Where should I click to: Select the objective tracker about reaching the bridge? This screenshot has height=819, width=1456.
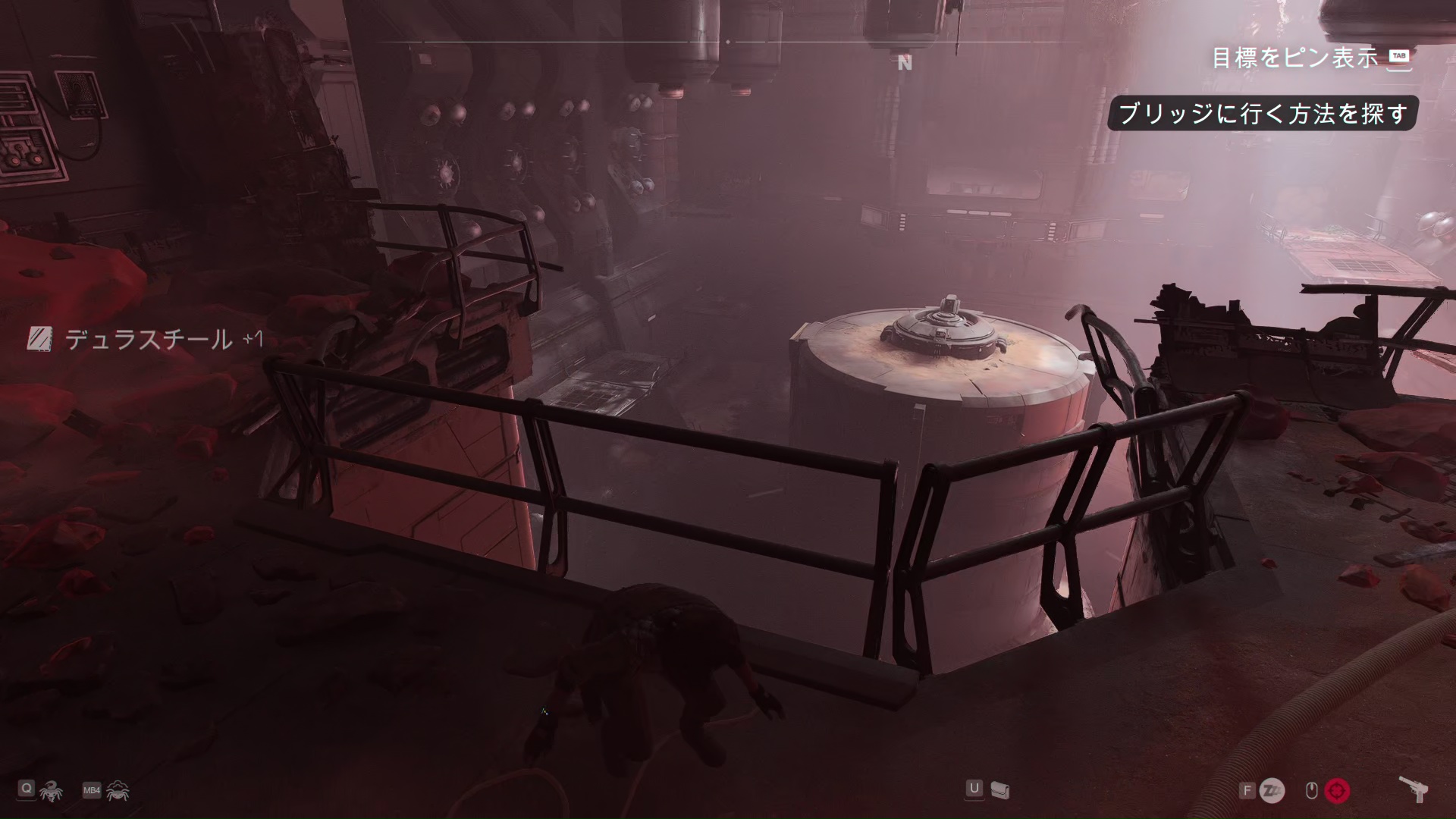click(1263, 114)
